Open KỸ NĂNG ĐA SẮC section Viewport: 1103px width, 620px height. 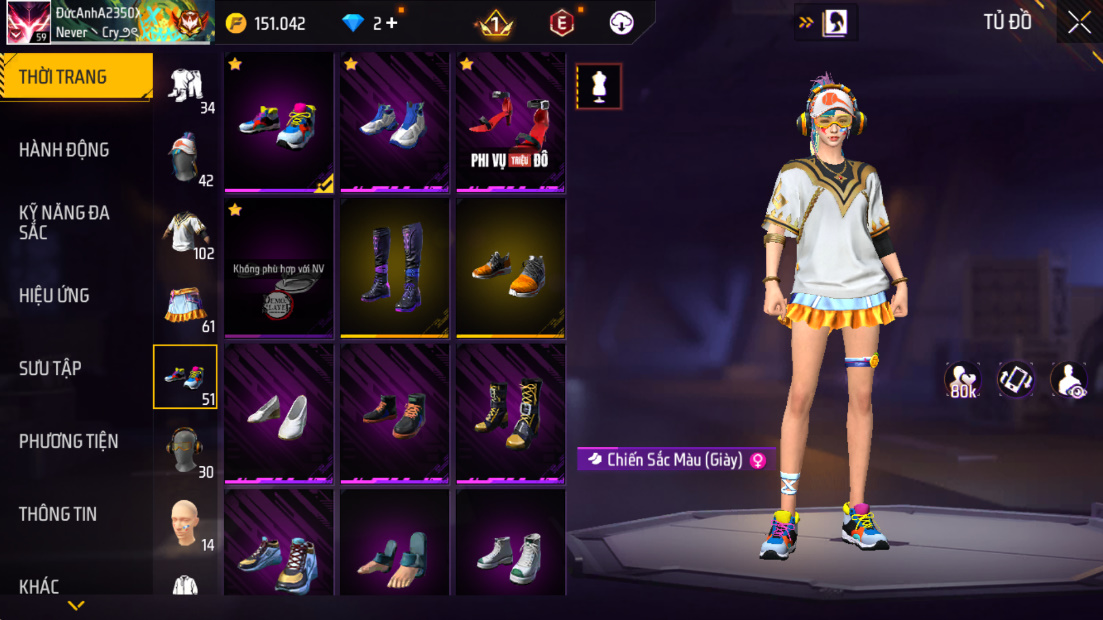[x=64, y=222]
